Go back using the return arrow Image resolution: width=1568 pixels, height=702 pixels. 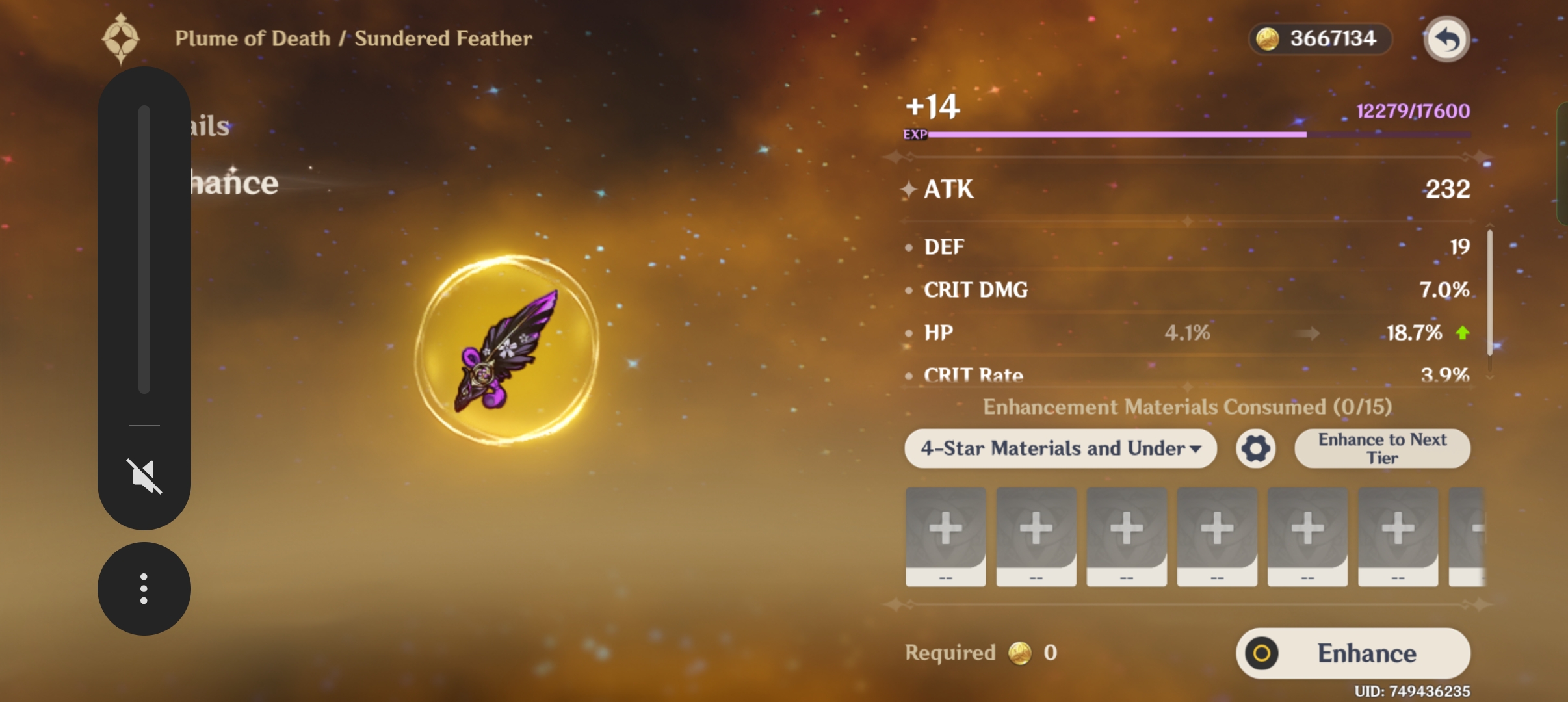click(x=1446, y=40)
